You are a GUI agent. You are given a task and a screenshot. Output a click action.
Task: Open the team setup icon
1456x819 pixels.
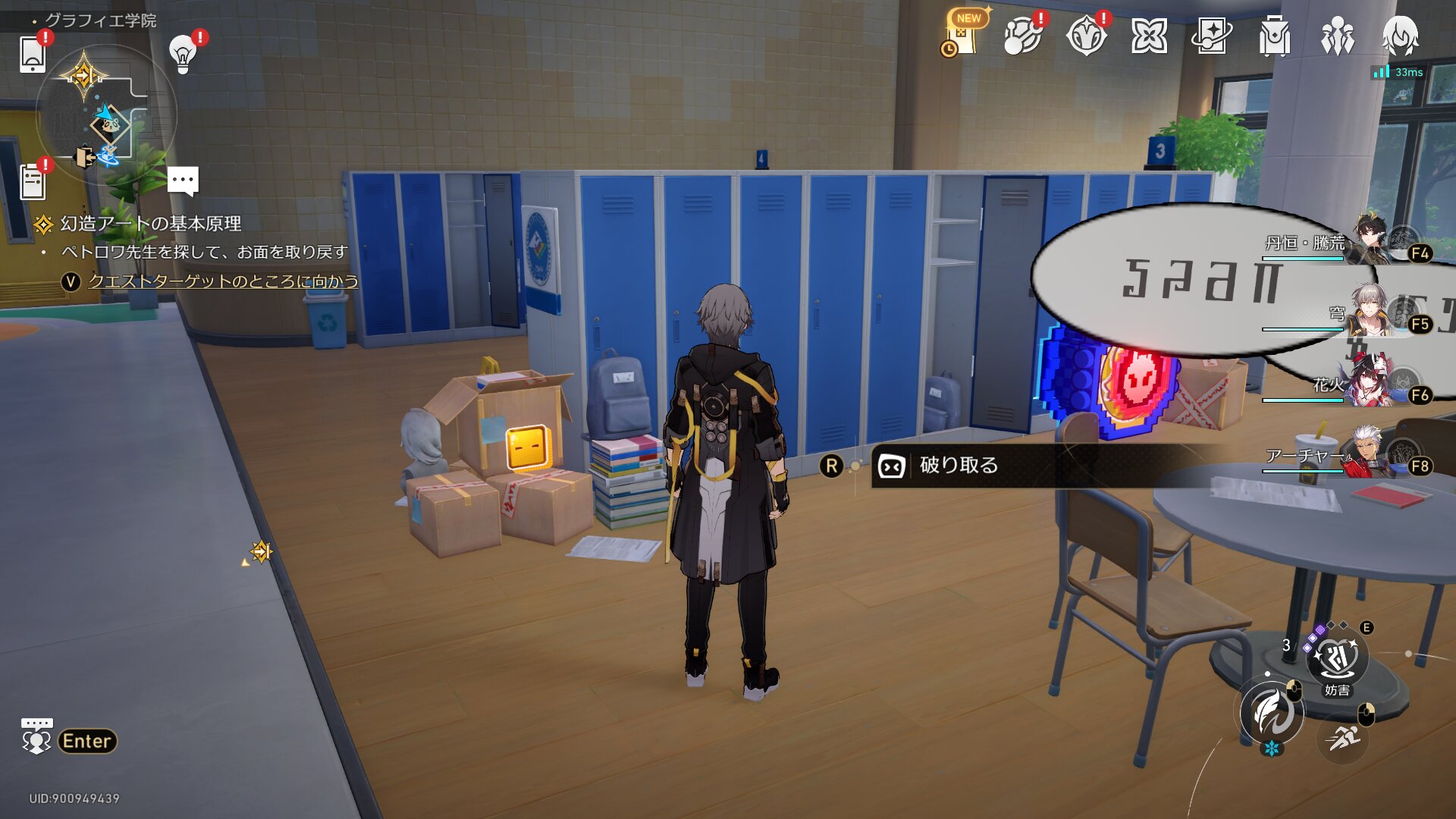point(1337,36)
